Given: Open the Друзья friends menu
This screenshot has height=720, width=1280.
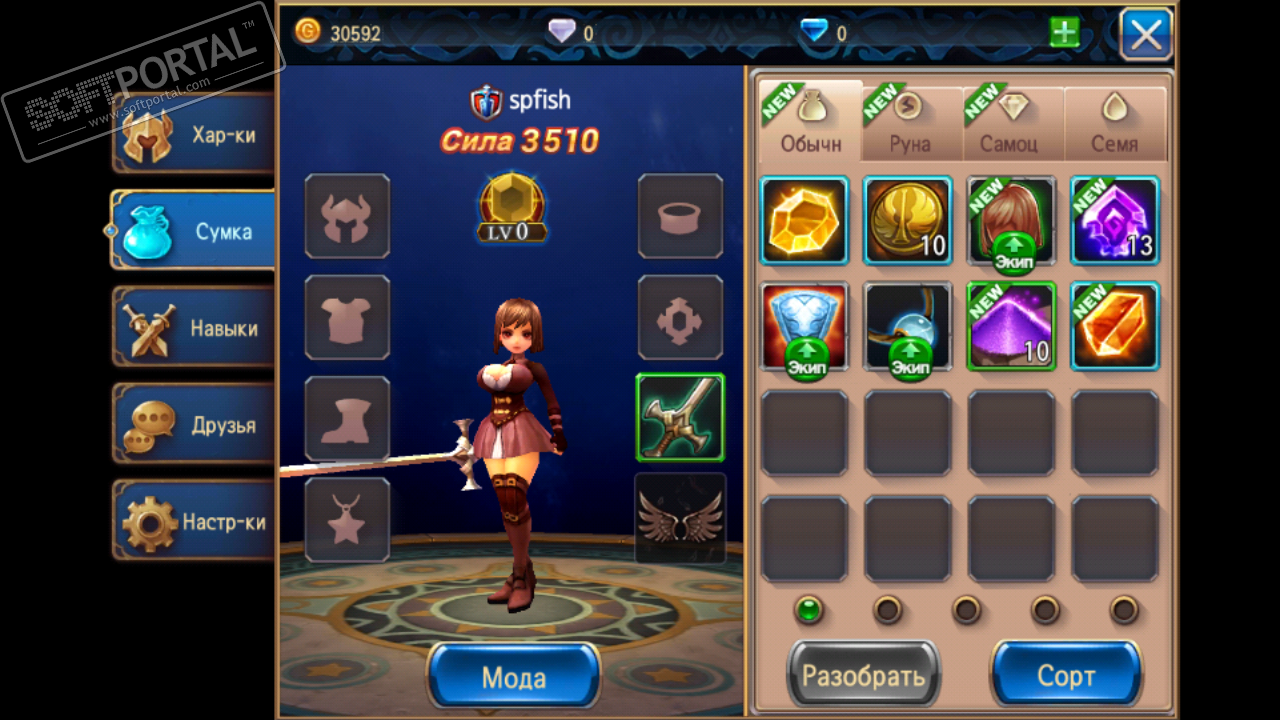Looking at the screenshot, I should (x=194, y=425).
